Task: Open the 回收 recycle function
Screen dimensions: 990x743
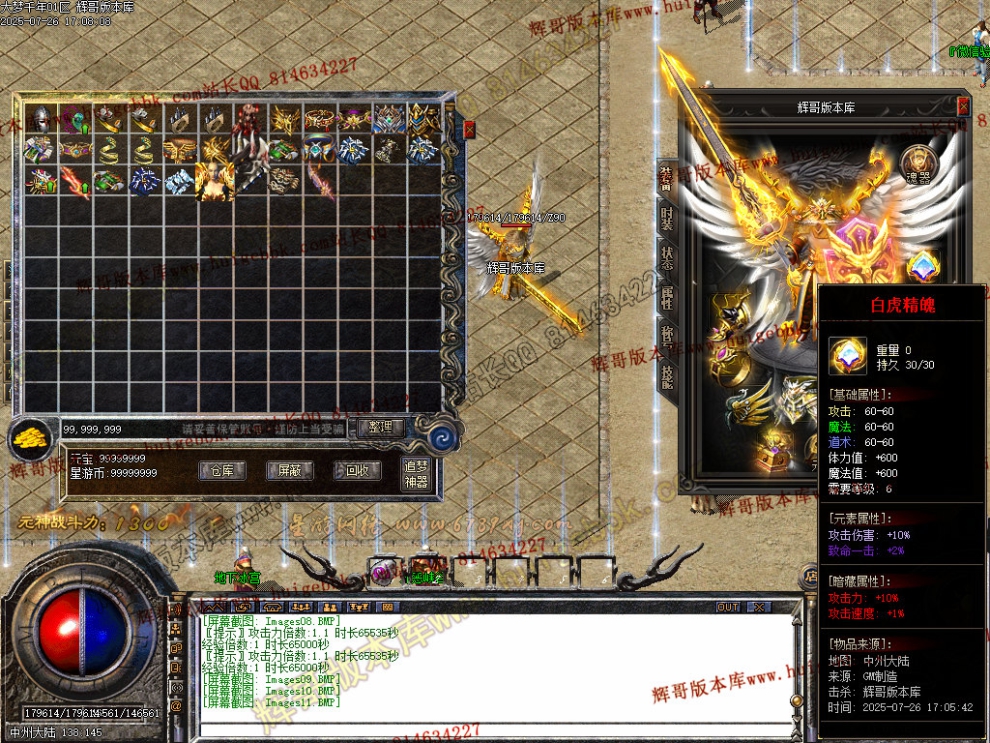Action: [x=357, y=470]
